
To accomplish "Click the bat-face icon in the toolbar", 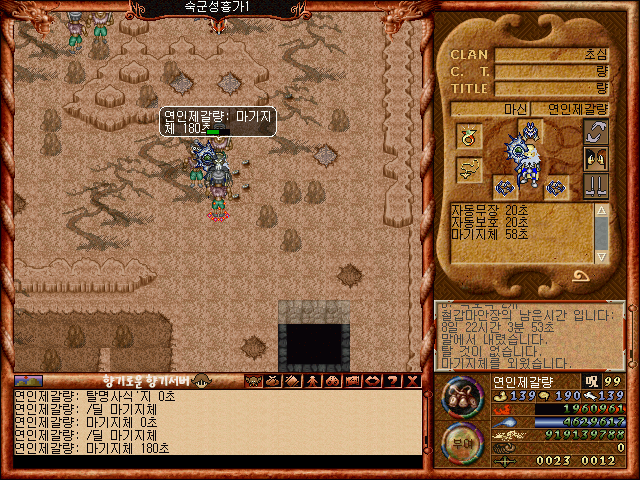I will 253,381.
